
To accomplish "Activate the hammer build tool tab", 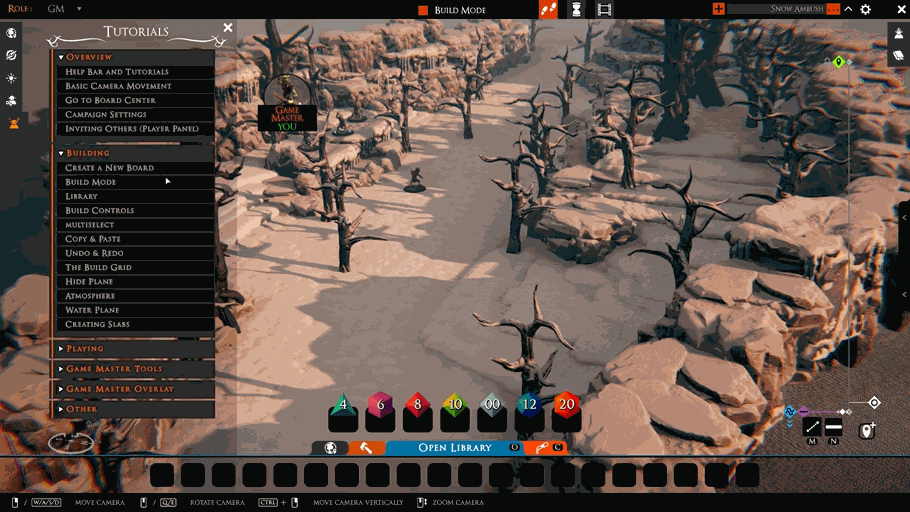I will pos(367,448).
